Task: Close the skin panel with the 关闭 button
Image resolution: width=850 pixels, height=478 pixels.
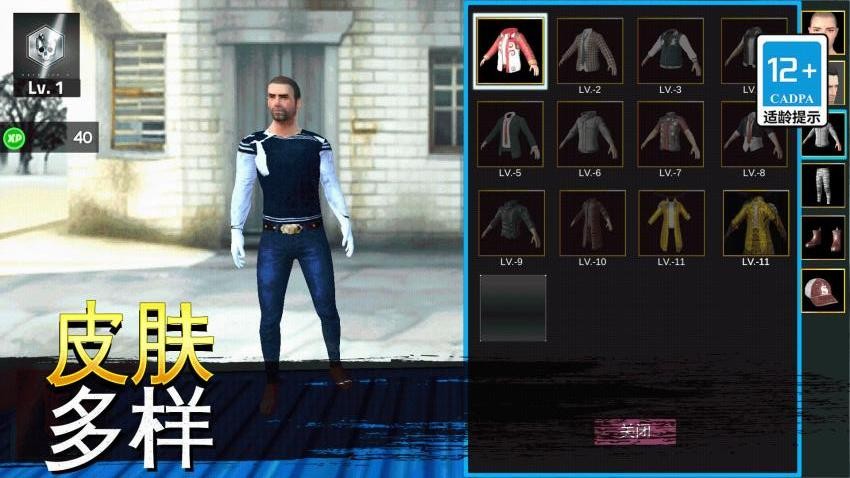Action: (635, 431)
